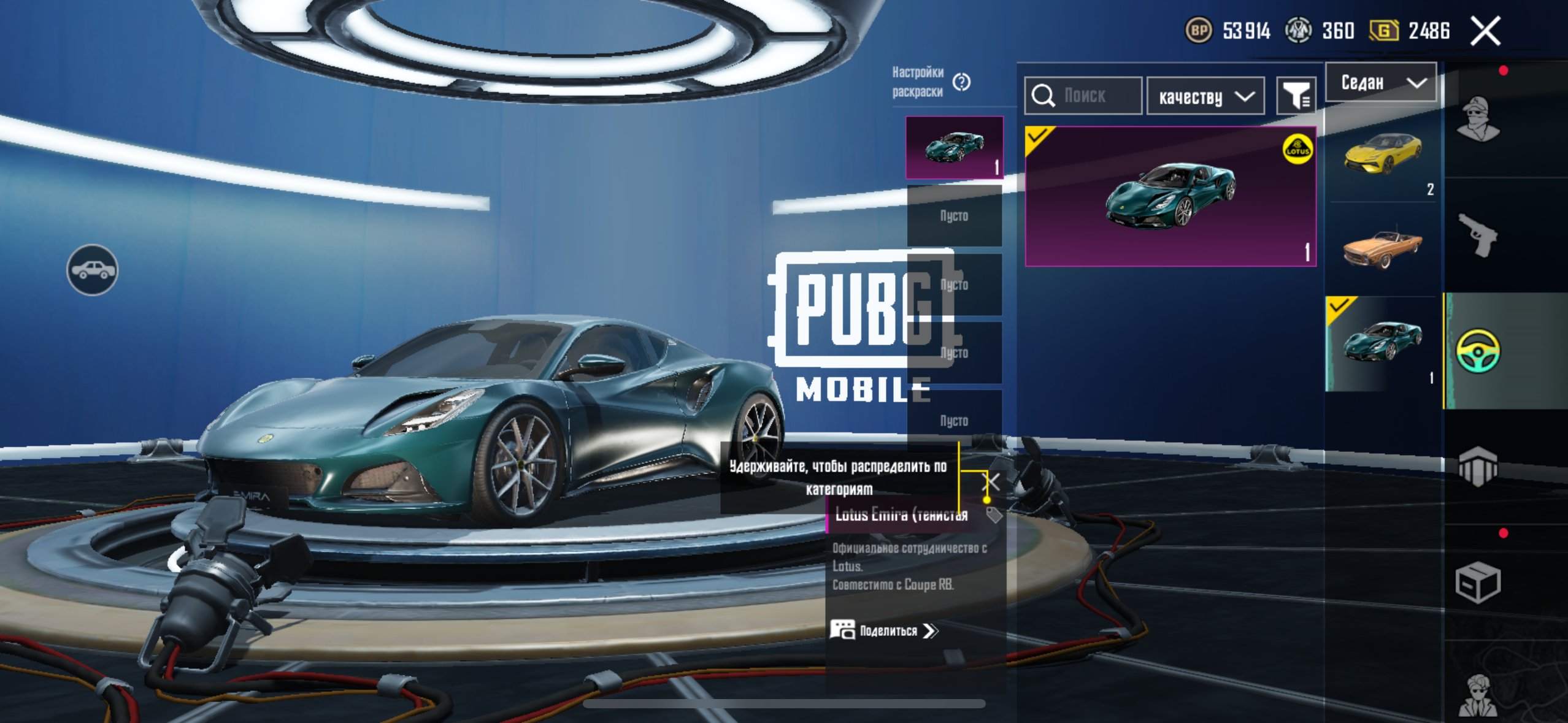Click the Поиск search field
The width and height of the screenshot is (1568, 723).
1083,96
